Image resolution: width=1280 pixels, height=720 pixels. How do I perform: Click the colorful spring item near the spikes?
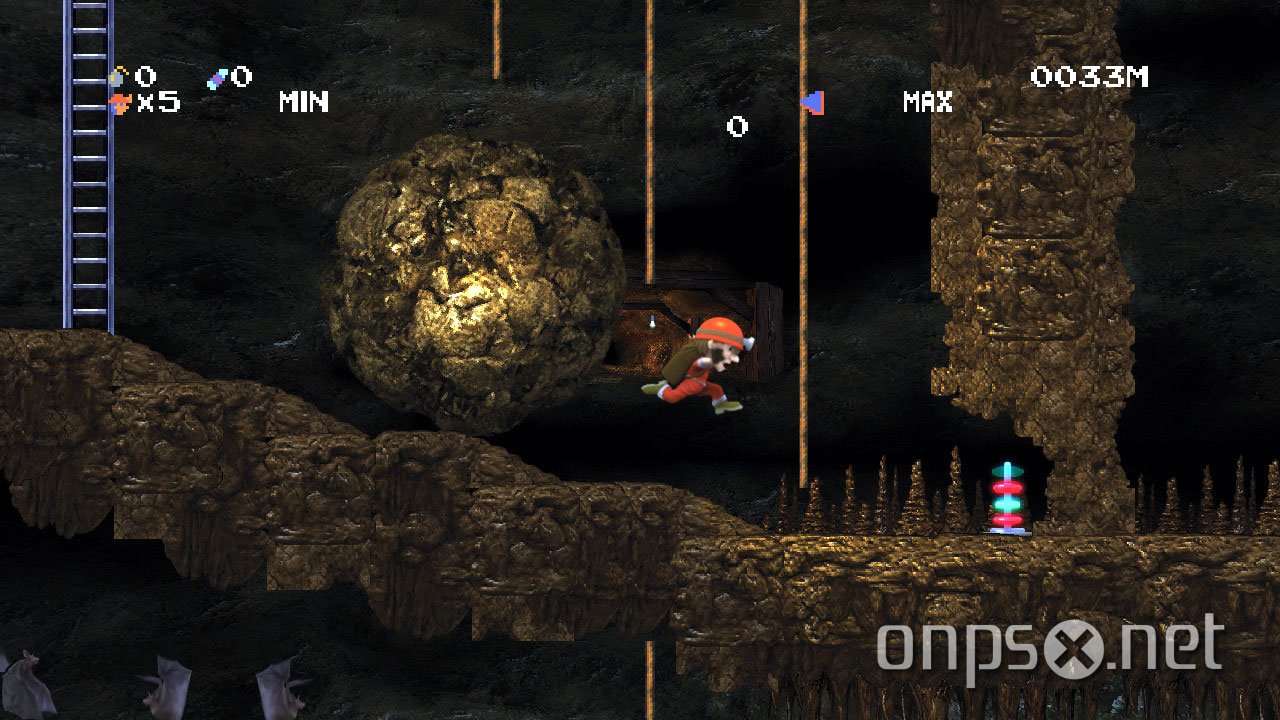click(x=1005, y=495)
